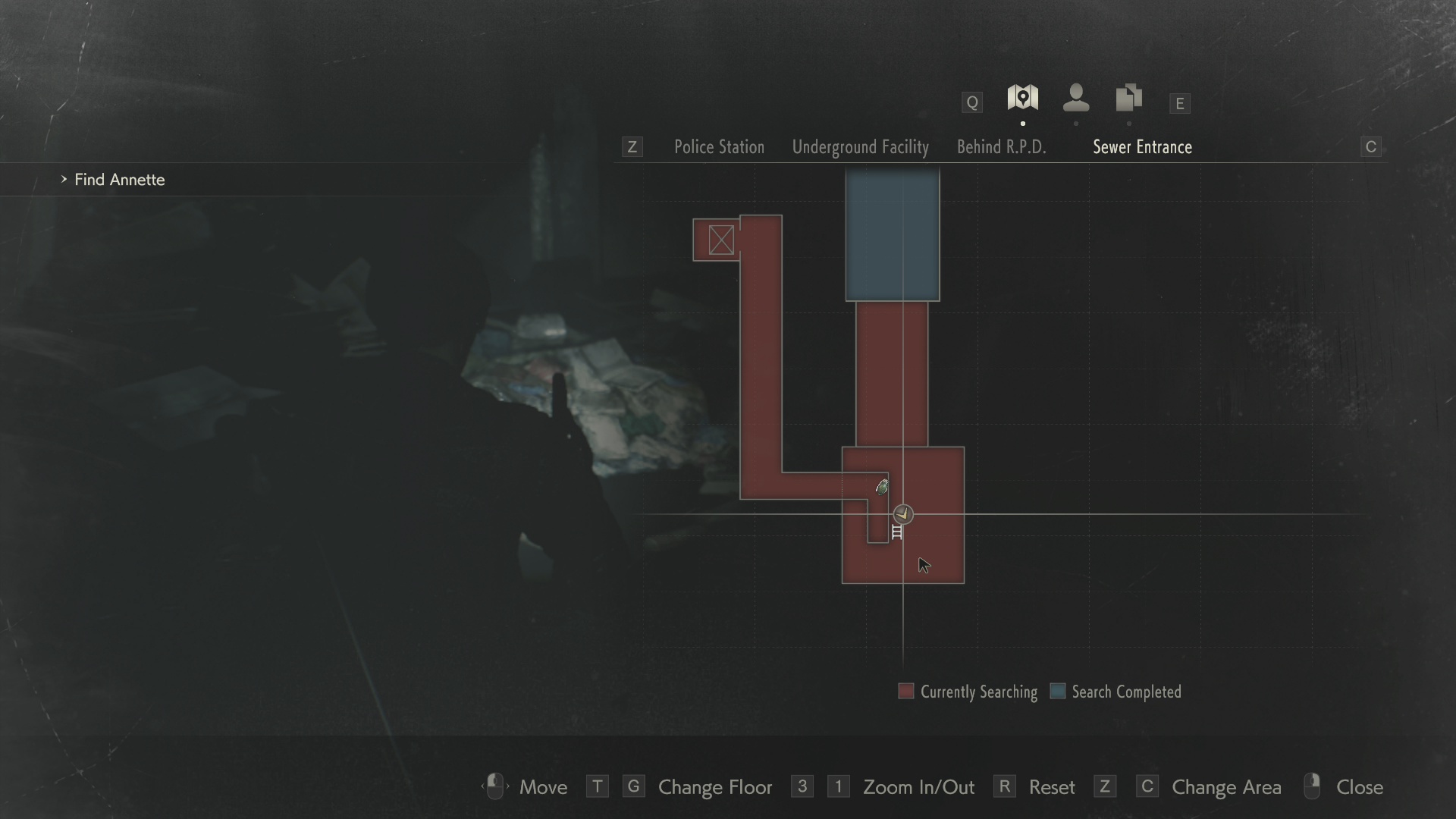Open the files documents icon
1456x819 pixels.
[1128, 99]
